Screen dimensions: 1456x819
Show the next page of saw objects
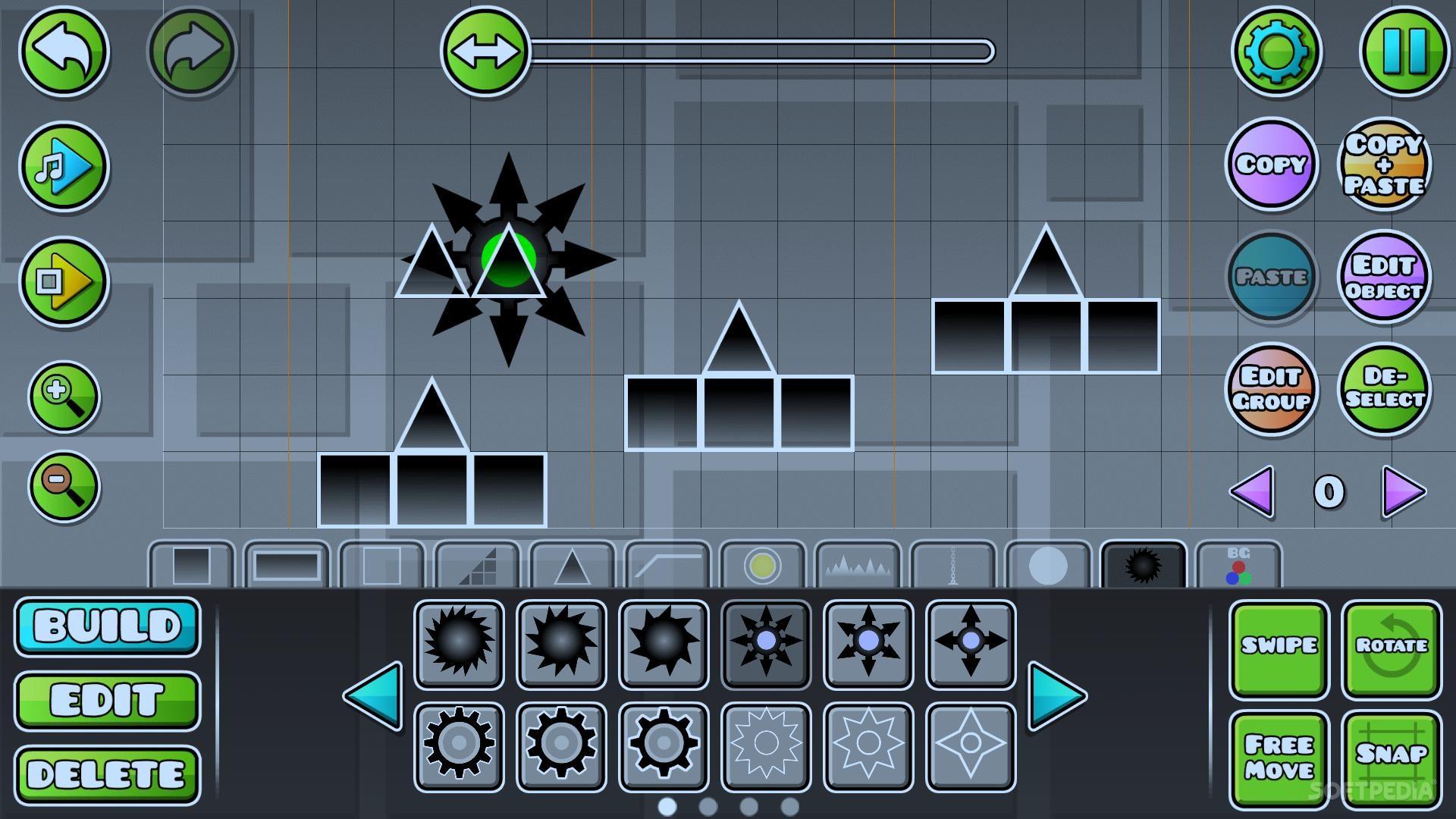(1055, 698)
